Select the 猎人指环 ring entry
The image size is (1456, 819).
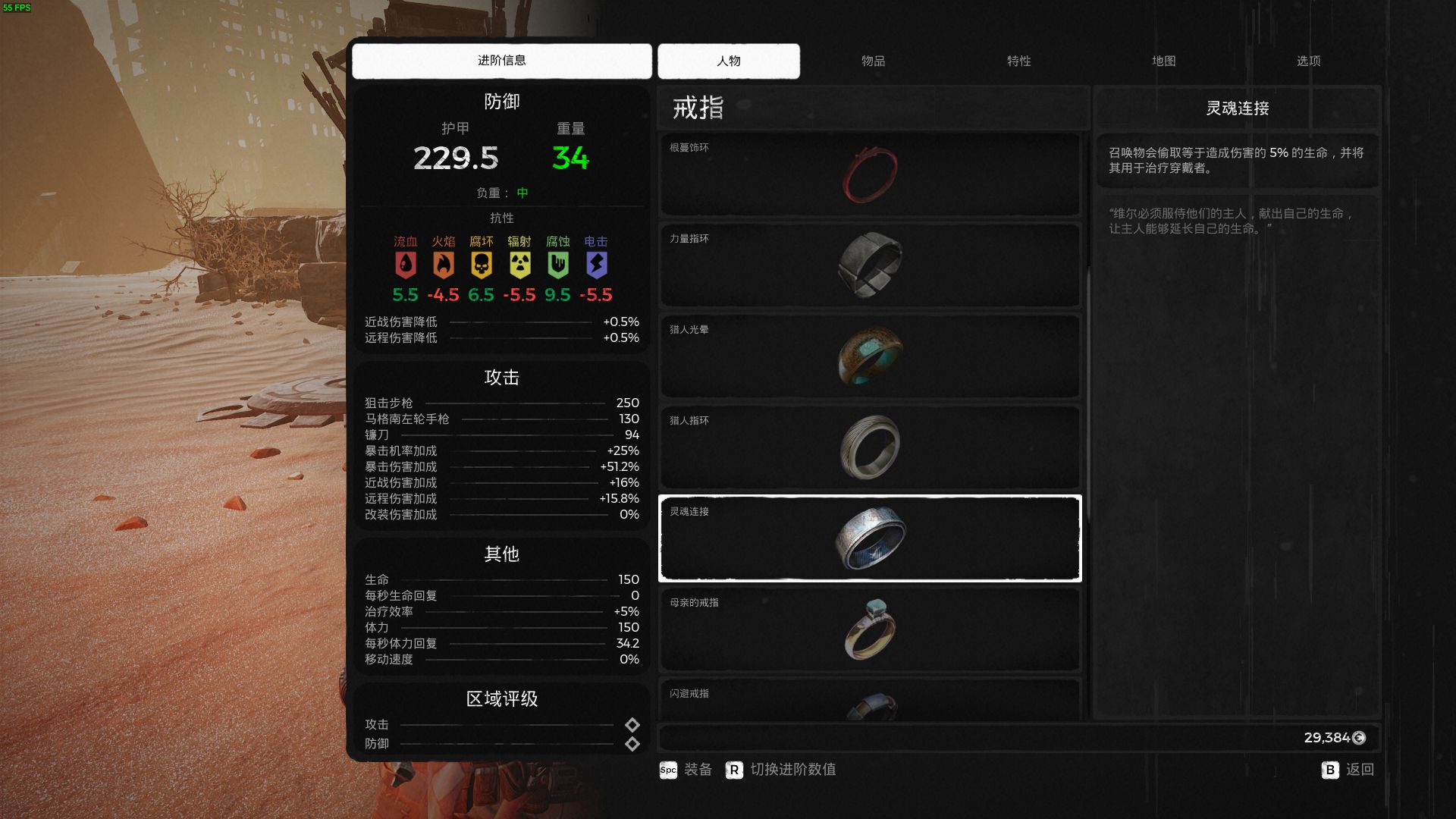pyautogui.click(x=870, y=447)
